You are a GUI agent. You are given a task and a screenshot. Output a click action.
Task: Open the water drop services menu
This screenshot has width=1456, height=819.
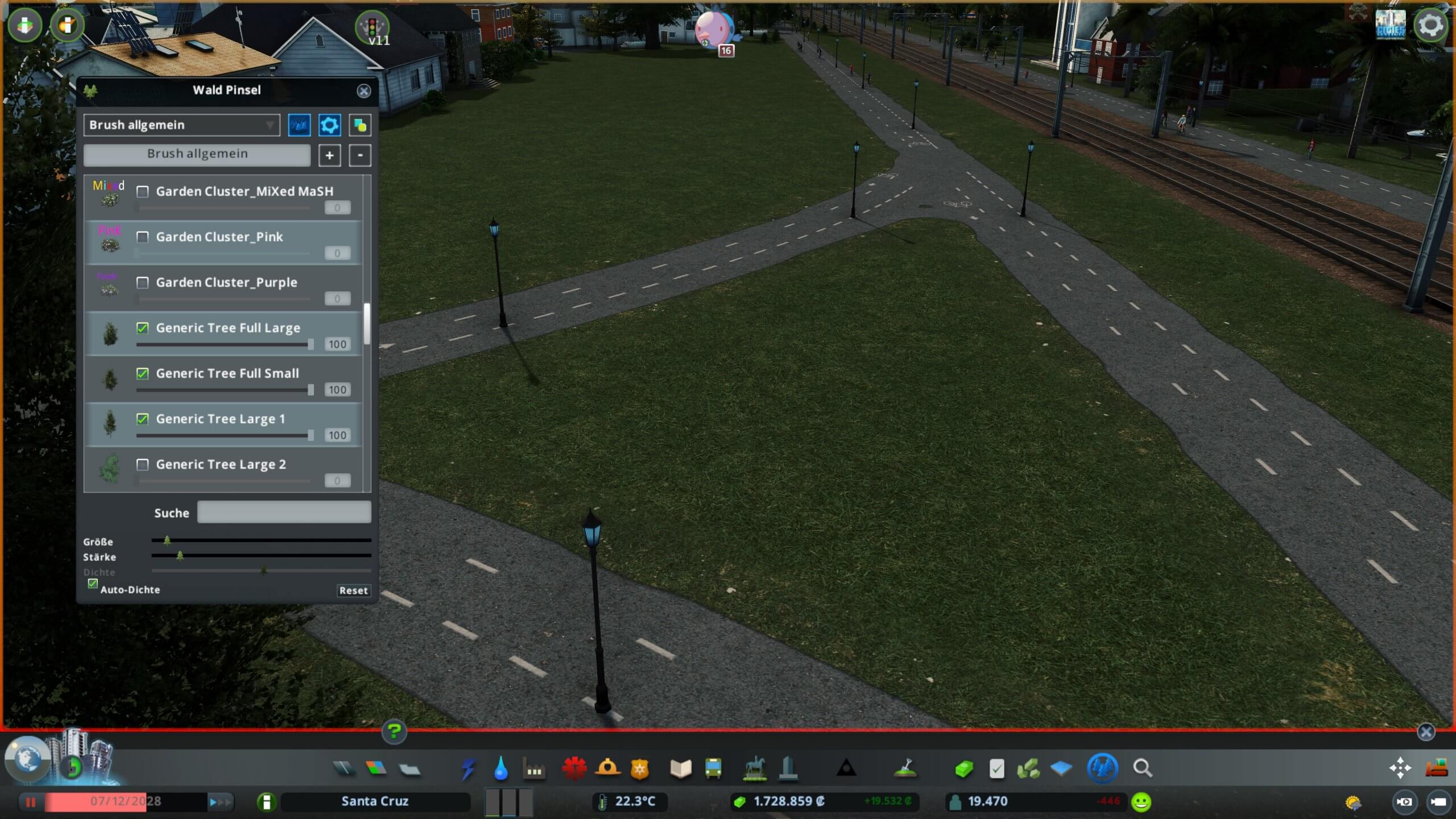coord(500,768)
